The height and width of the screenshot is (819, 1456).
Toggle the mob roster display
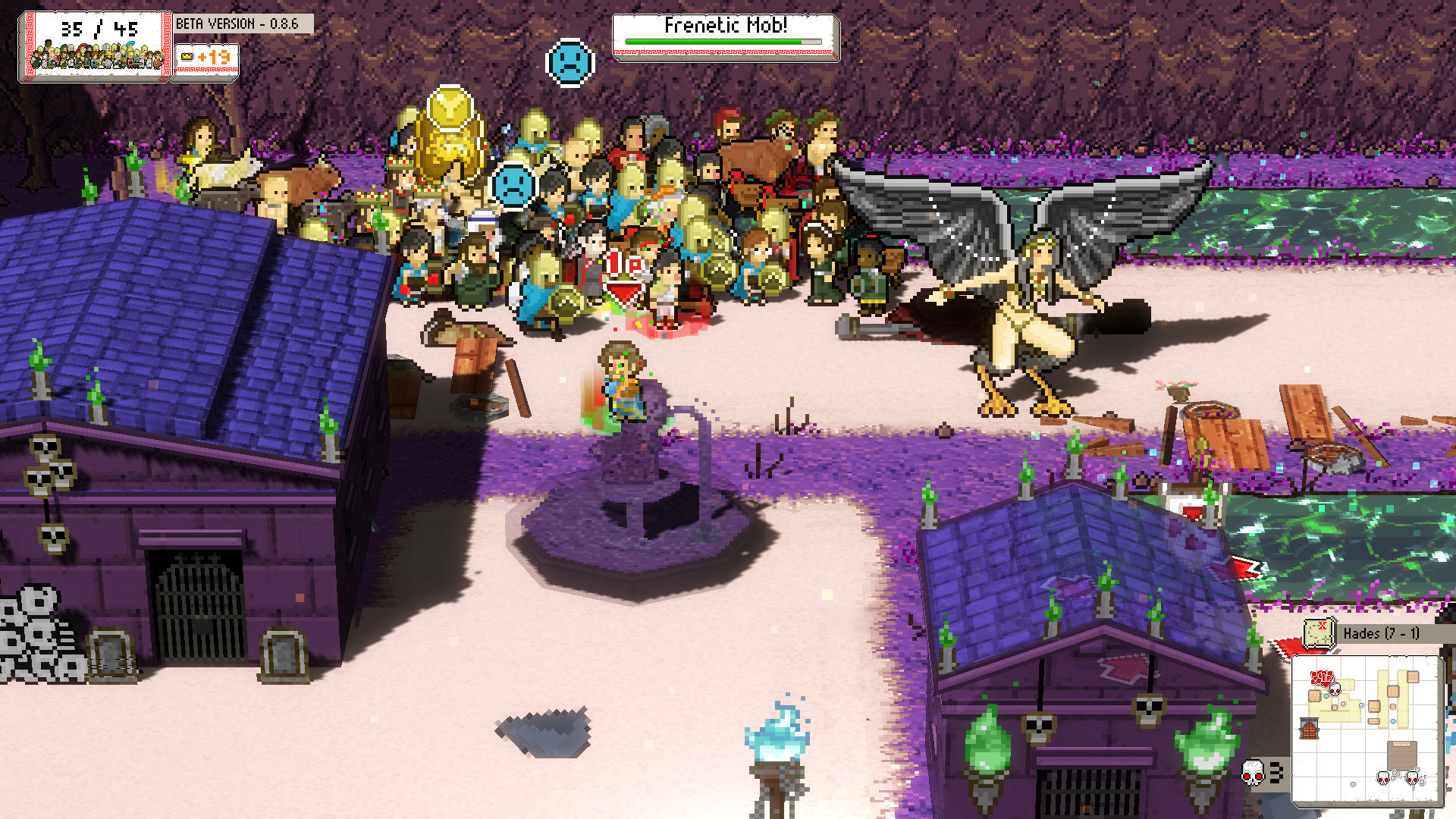(95, 57)
